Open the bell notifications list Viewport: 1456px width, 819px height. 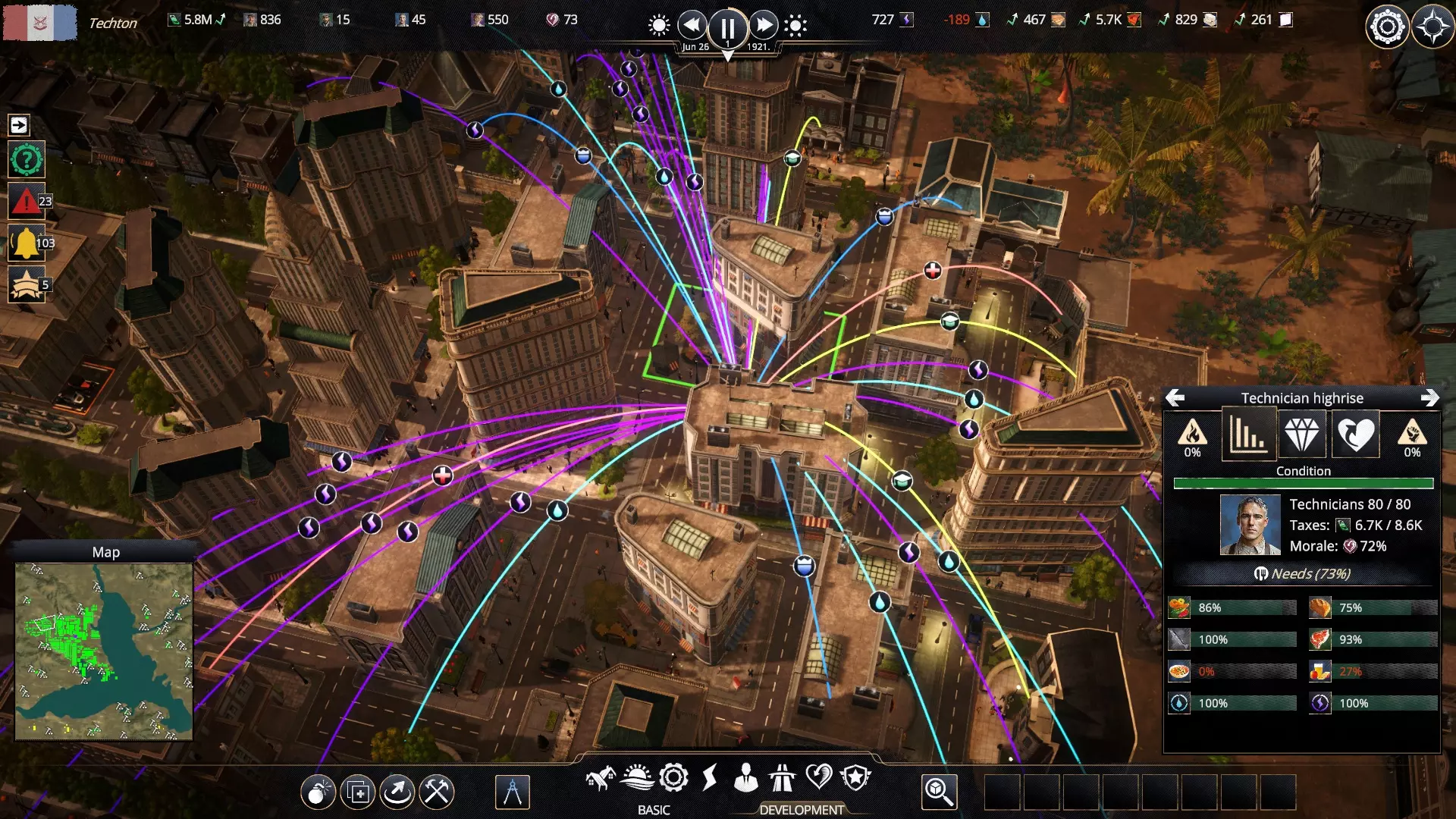coord(27,243)
